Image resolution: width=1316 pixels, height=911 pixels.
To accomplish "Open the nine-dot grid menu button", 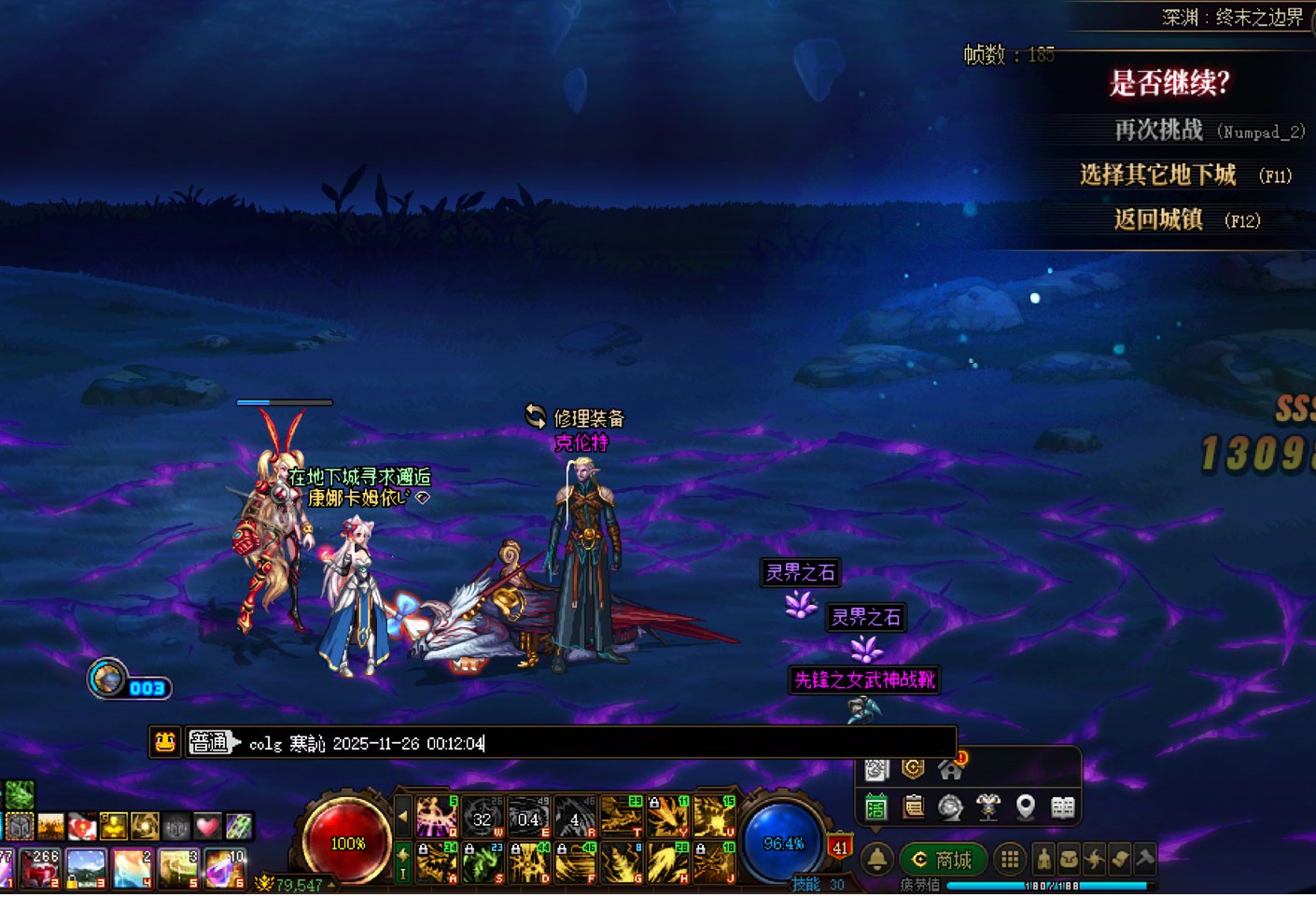I will [1009, 859].
